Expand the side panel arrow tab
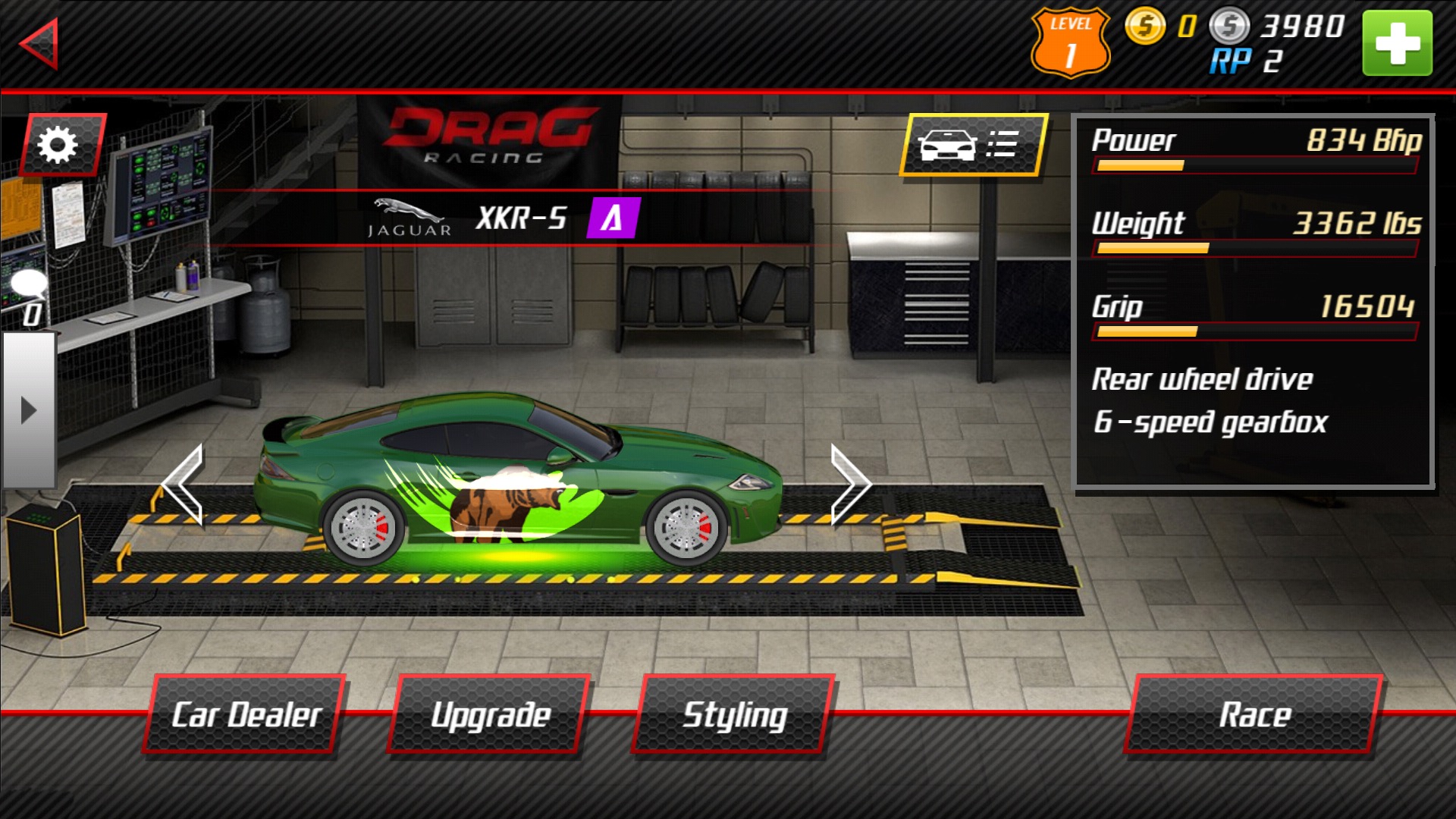 [x=29, y=410]
